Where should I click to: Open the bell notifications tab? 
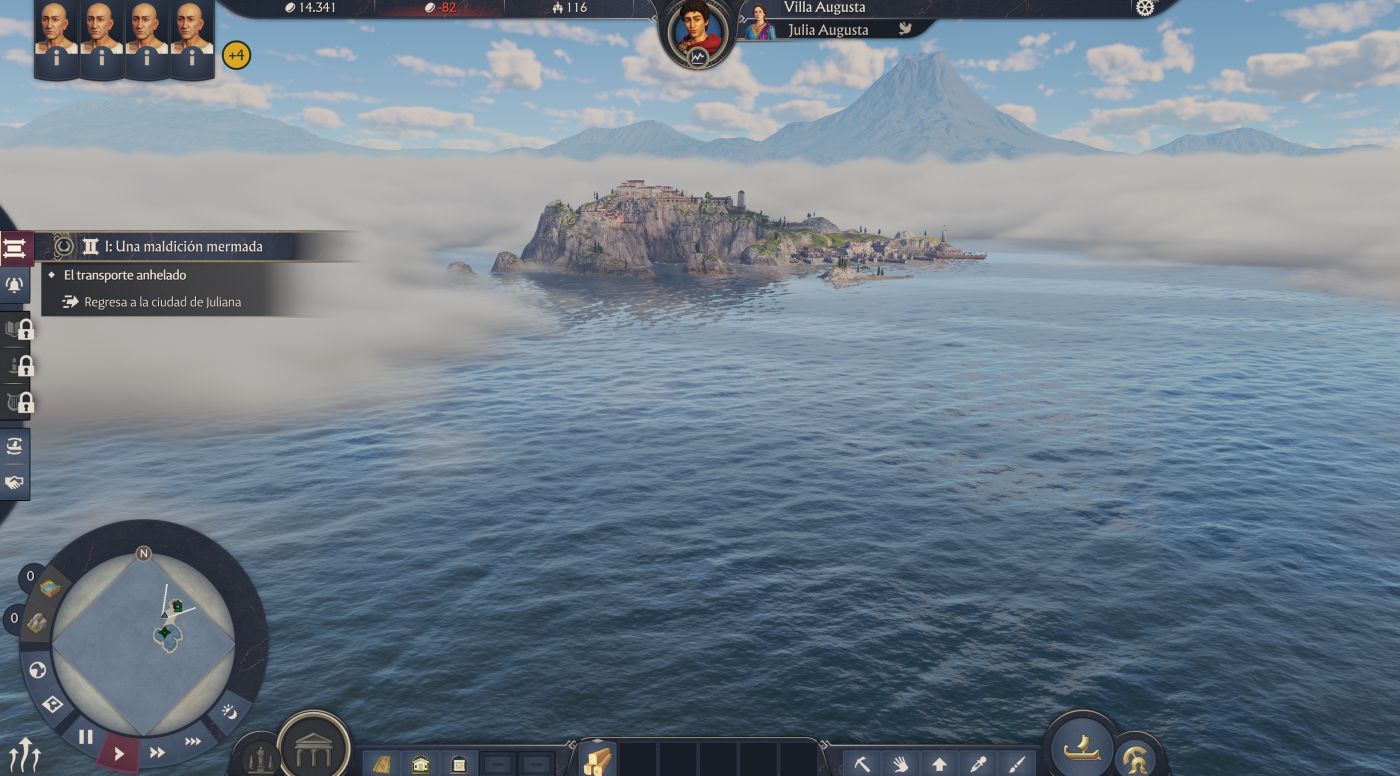click(x=15, y=284)
